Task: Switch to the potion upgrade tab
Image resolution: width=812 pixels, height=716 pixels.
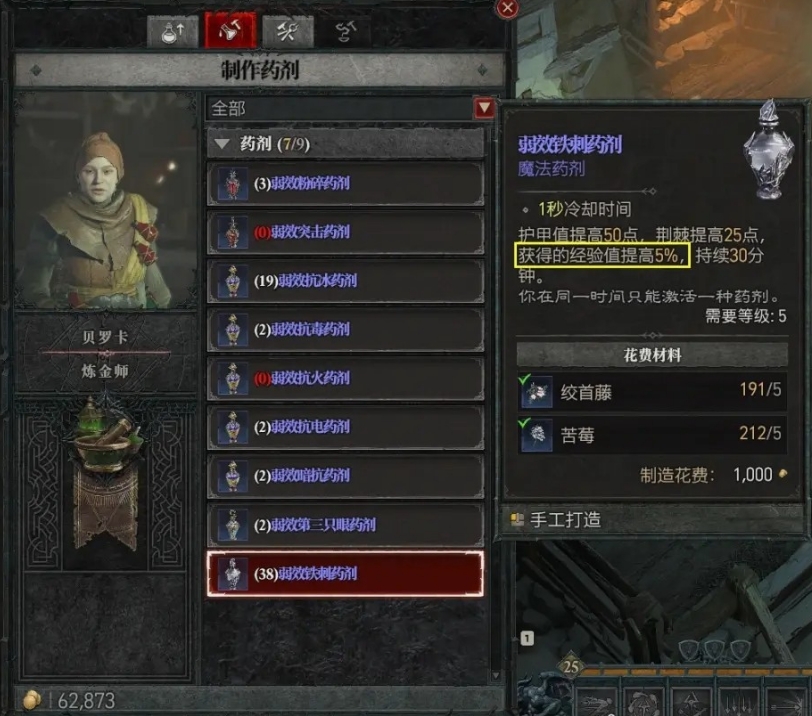Action: pos(173,31)
